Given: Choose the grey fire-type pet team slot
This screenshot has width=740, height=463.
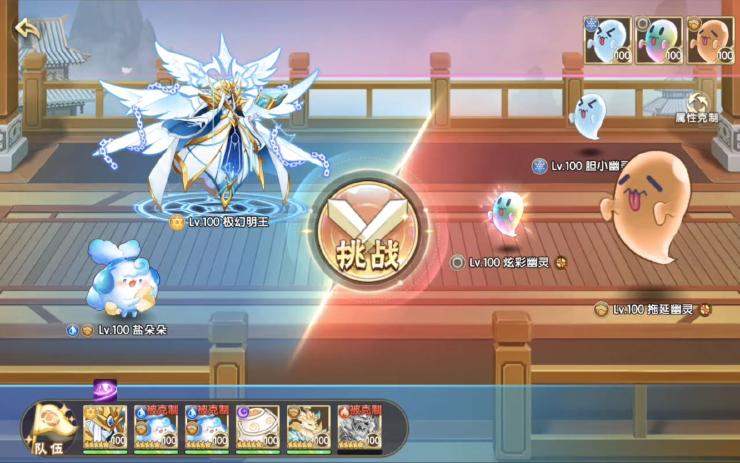Looking at the screenshot, I should pyautogui.click(x=360, y=426).
